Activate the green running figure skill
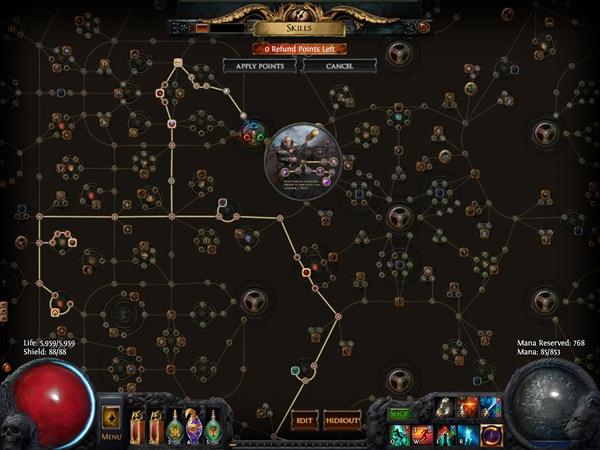600x450 pixels. click(x=399, y=434)
